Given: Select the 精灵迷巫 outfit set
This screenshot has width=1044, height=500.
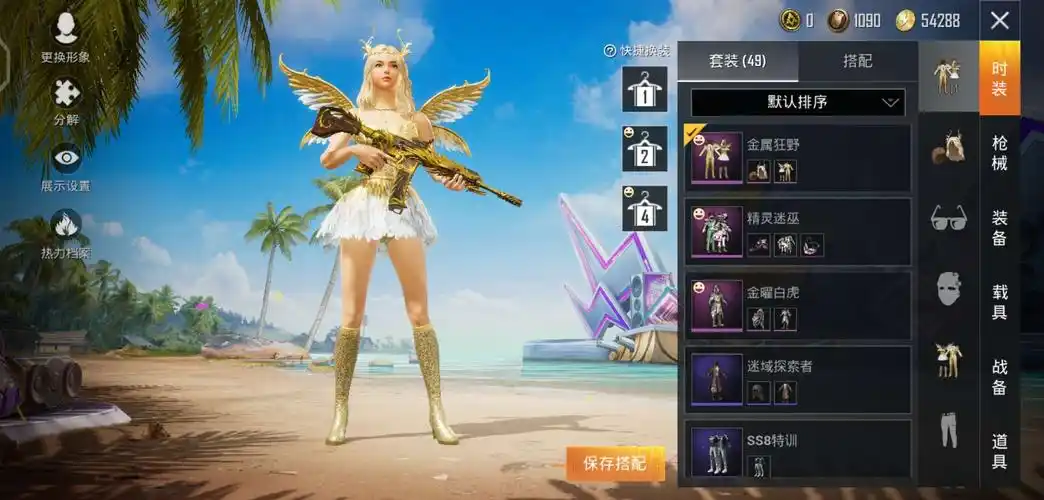Looking at the screenshot, I should coord(797,232).
